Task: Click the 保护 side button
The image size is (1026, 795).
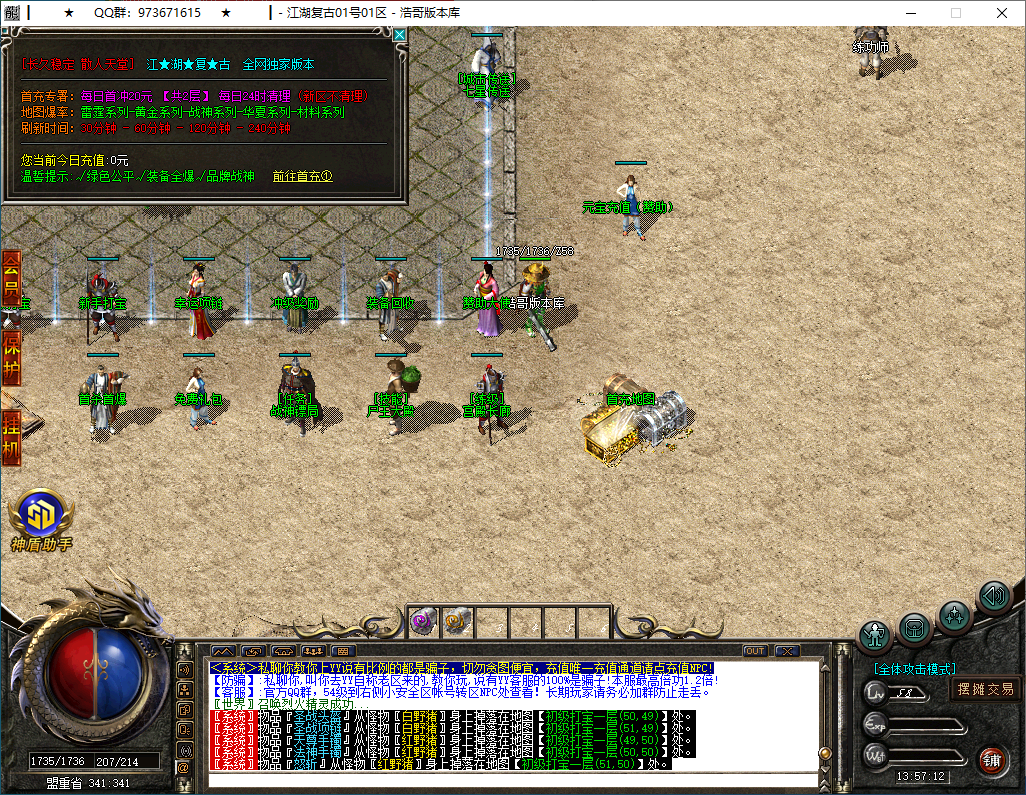Action: [x=11, y=355]
